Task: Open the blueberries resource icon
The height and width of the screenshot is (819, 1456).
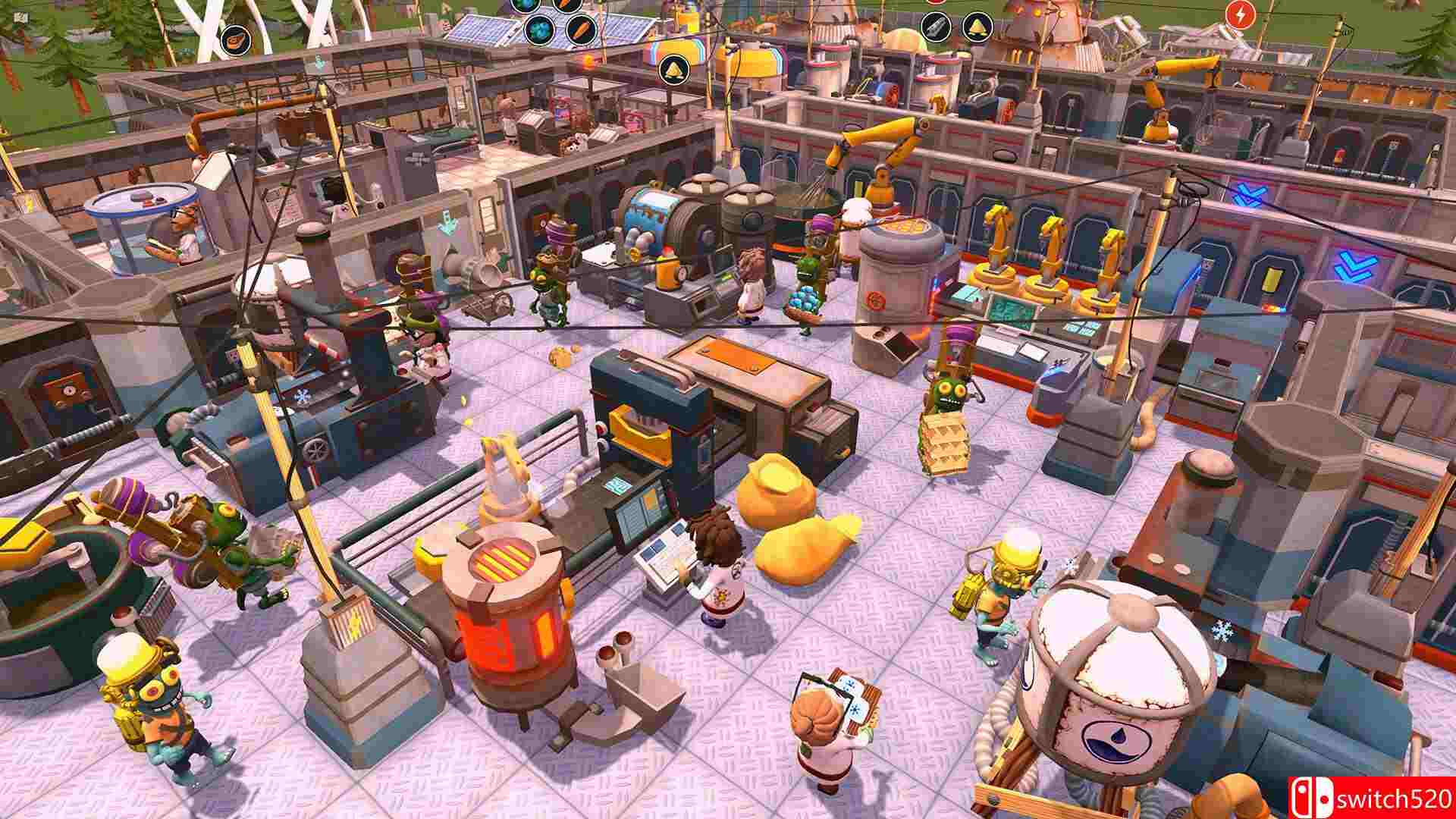Action: click(x=540, y=31)
